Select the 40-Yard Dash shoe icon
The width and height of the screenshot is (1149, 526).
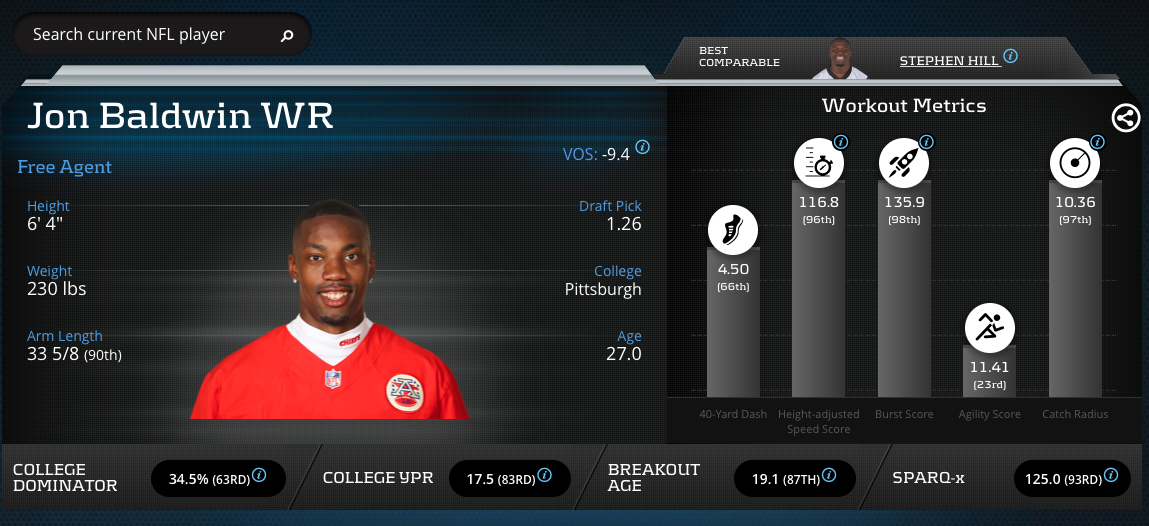[733, 229]
